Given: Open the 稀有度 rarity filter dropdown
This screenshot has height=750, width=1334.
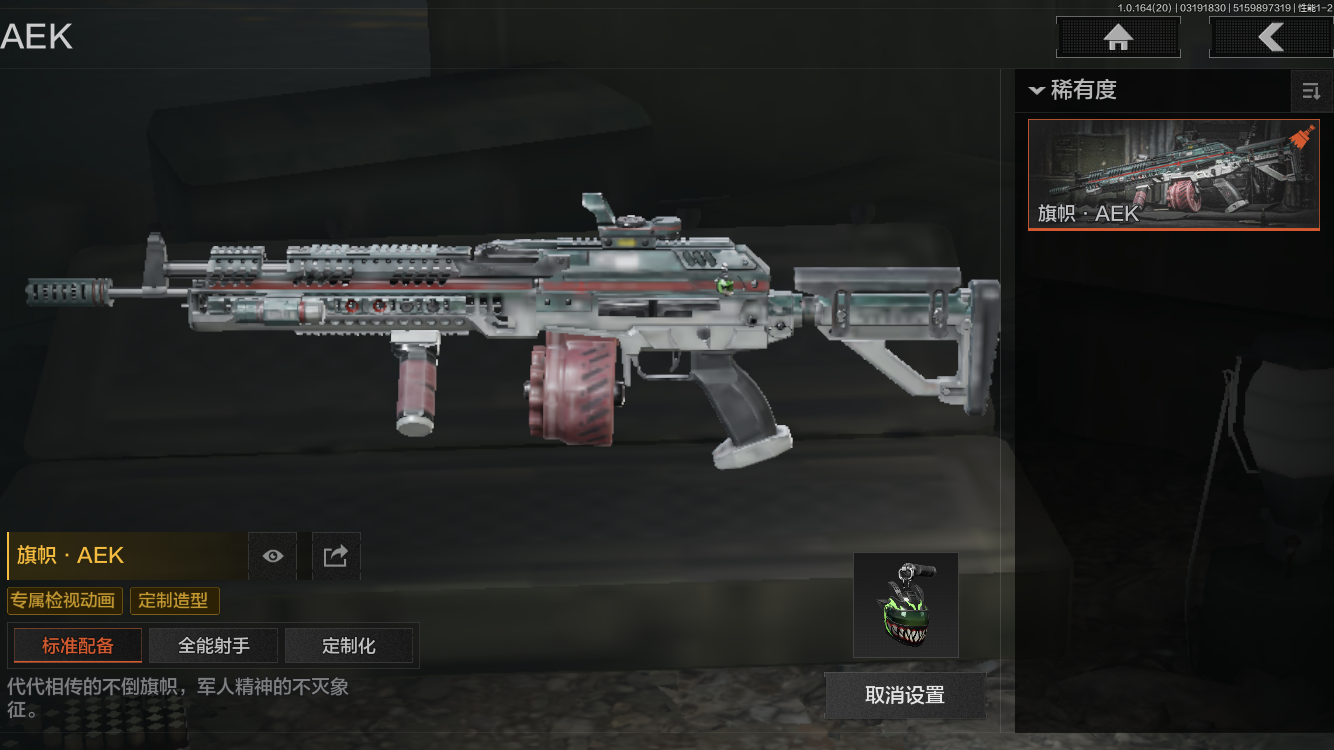Looking at the screenshot, I should pyautogui.click(x=1074, y=90).
